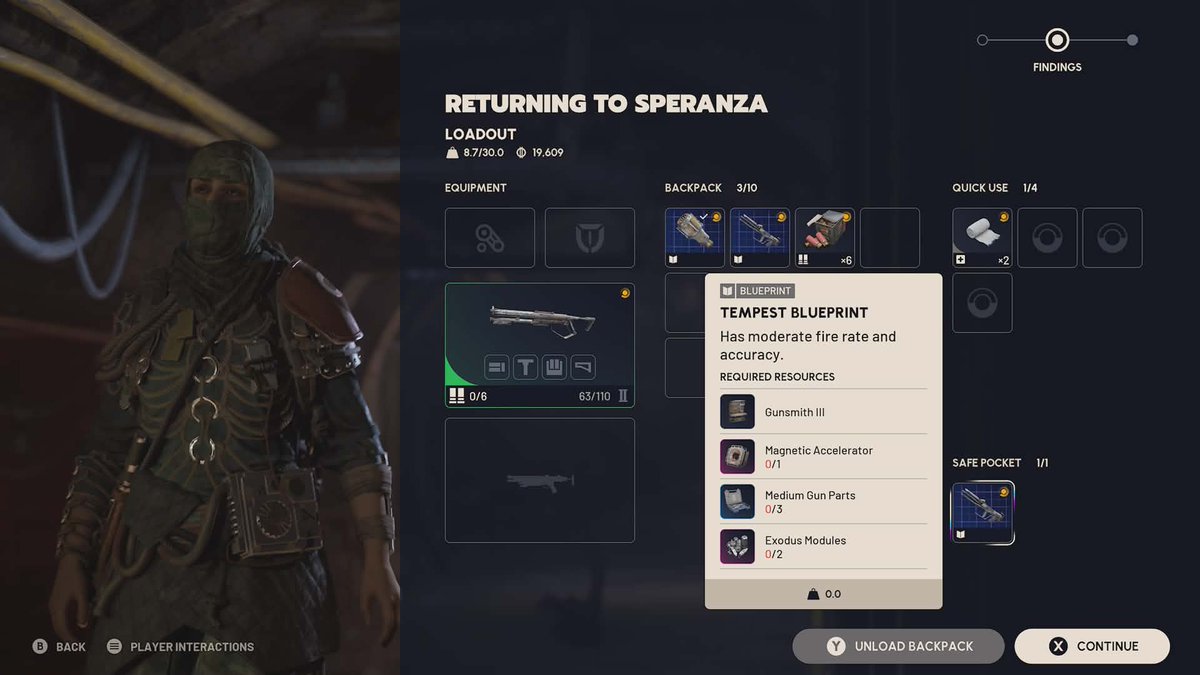
Task: Pick the unchecked weapon blueprint in the backpack
Action: pos(759,238)
